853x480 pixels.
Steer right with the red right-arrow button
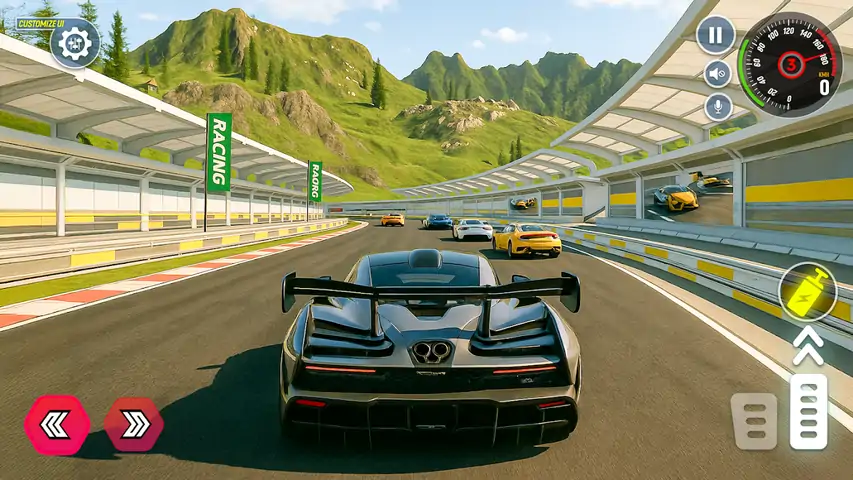click(x=134, y=424)
